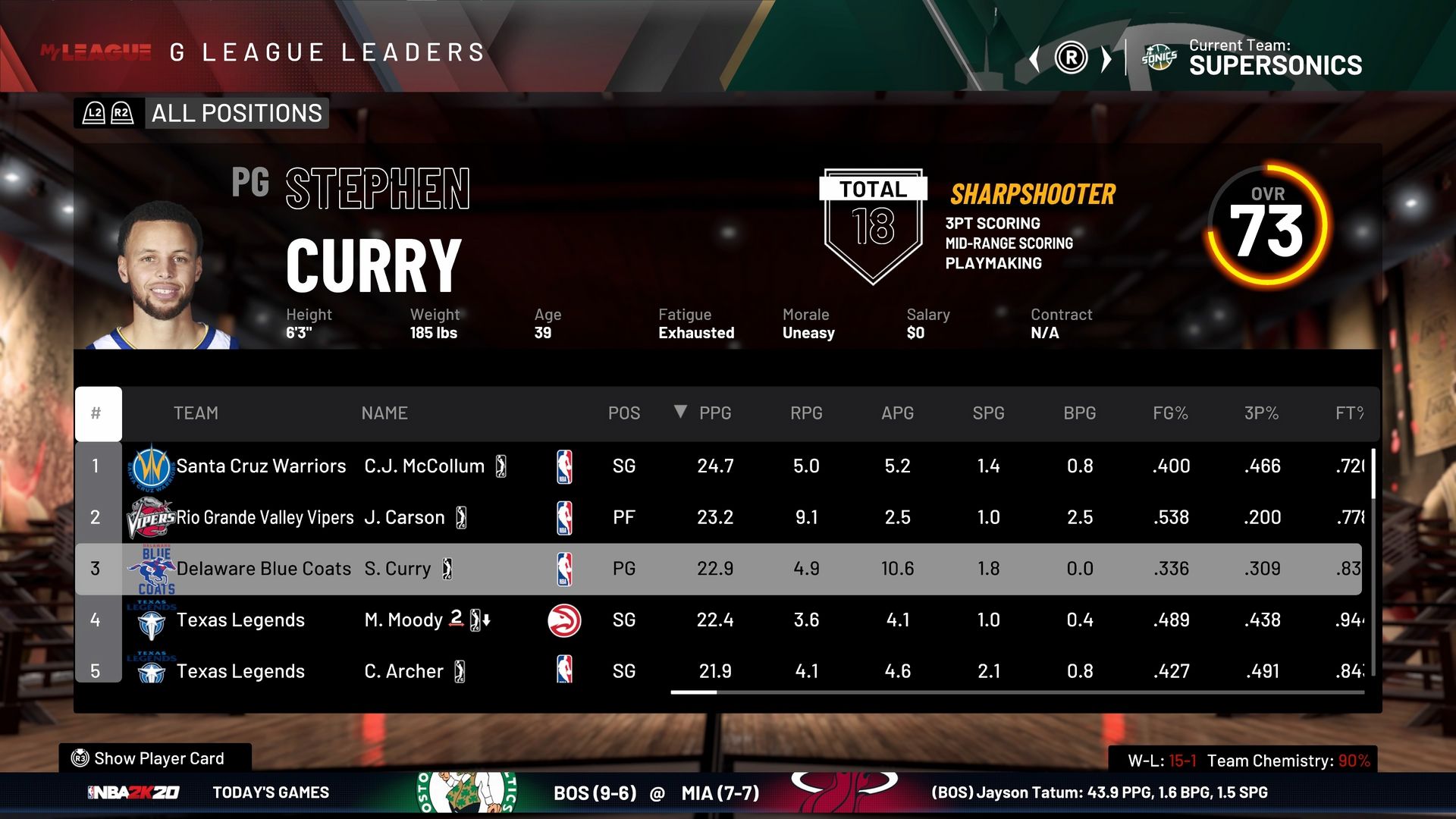Click the Atlanta Hawks logo beside M. Moody
This screenshot has height=819, width=1456.
tap(564, 620)
